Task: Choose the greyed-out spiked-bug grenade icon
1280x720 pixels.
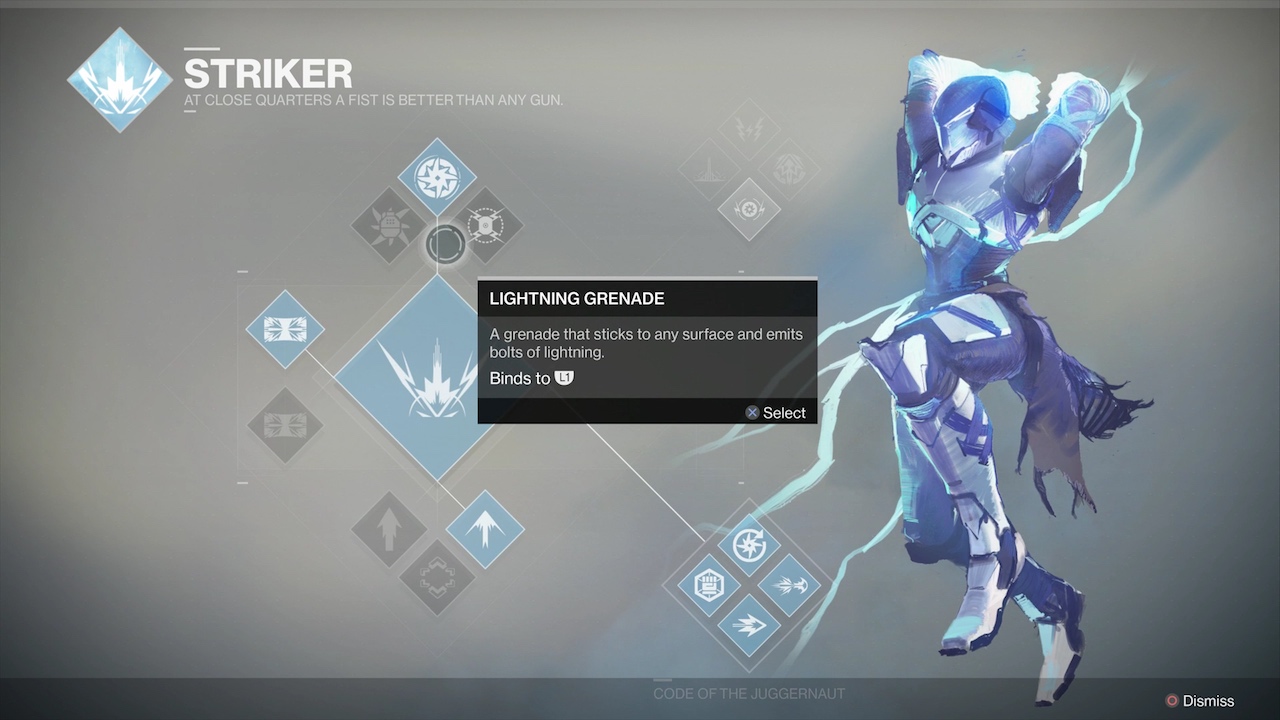Action: pyautogui.click(x=390, y=226)
